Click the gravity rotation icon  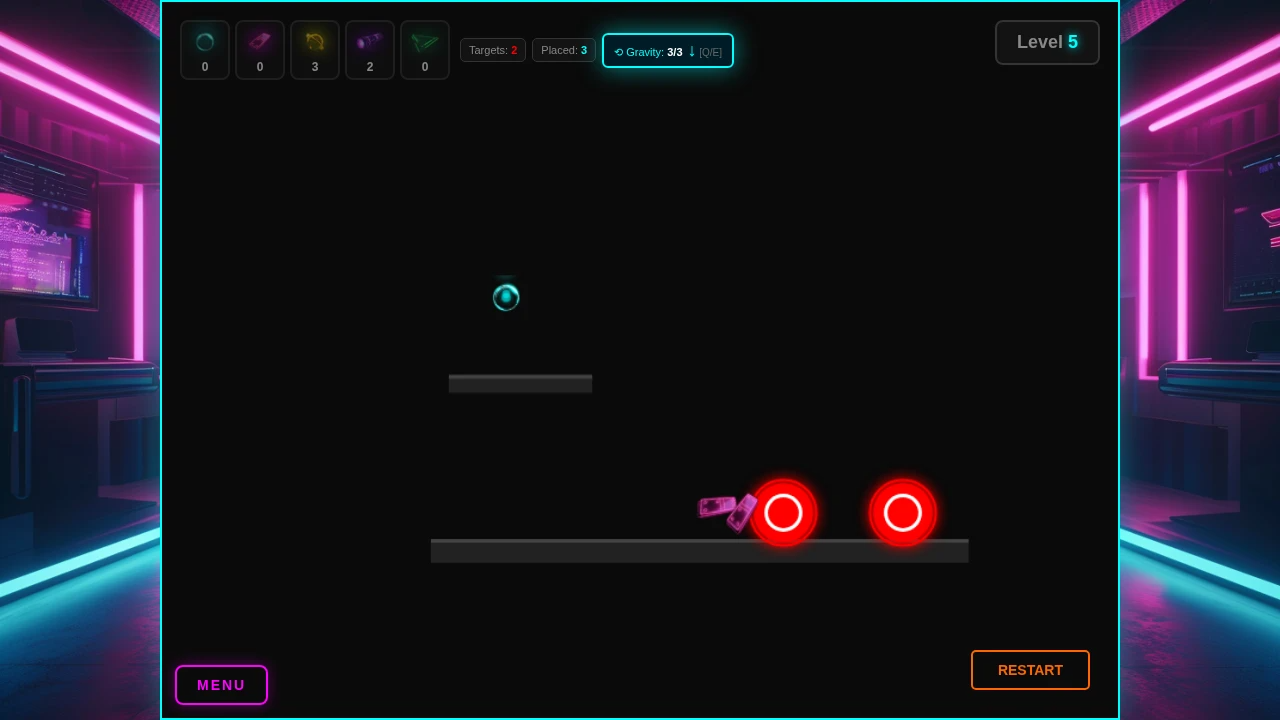point(619,52)
